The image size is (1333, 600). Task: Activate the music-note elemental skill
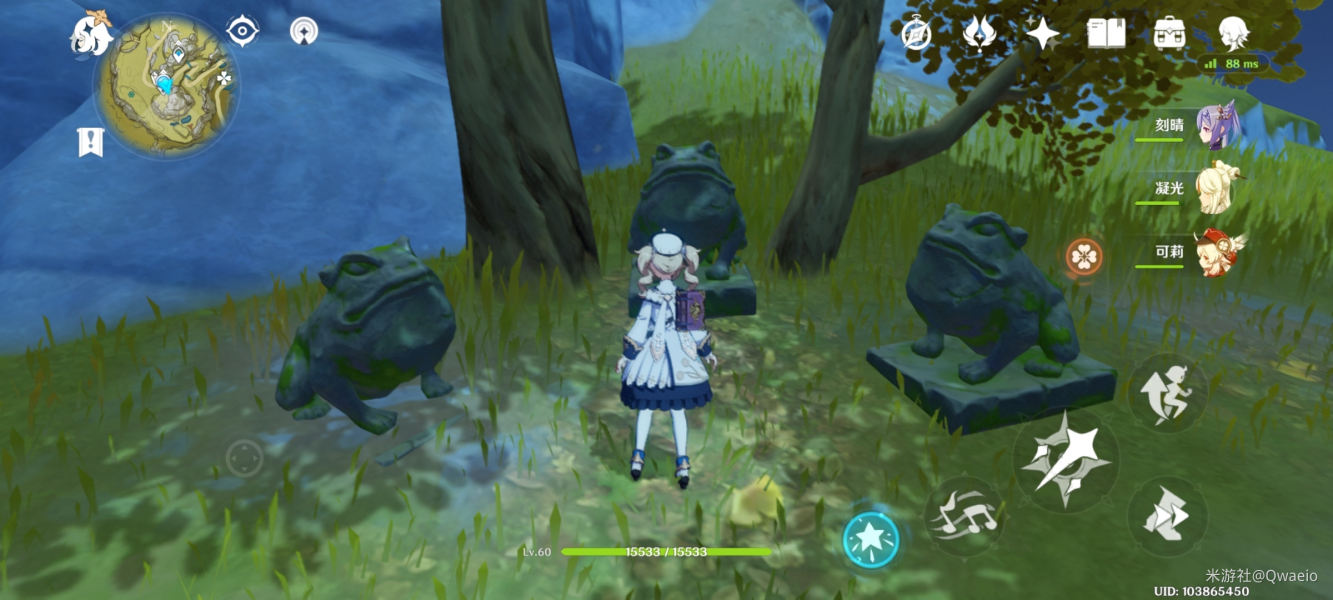pyautogui.click(x=964, y=516)
